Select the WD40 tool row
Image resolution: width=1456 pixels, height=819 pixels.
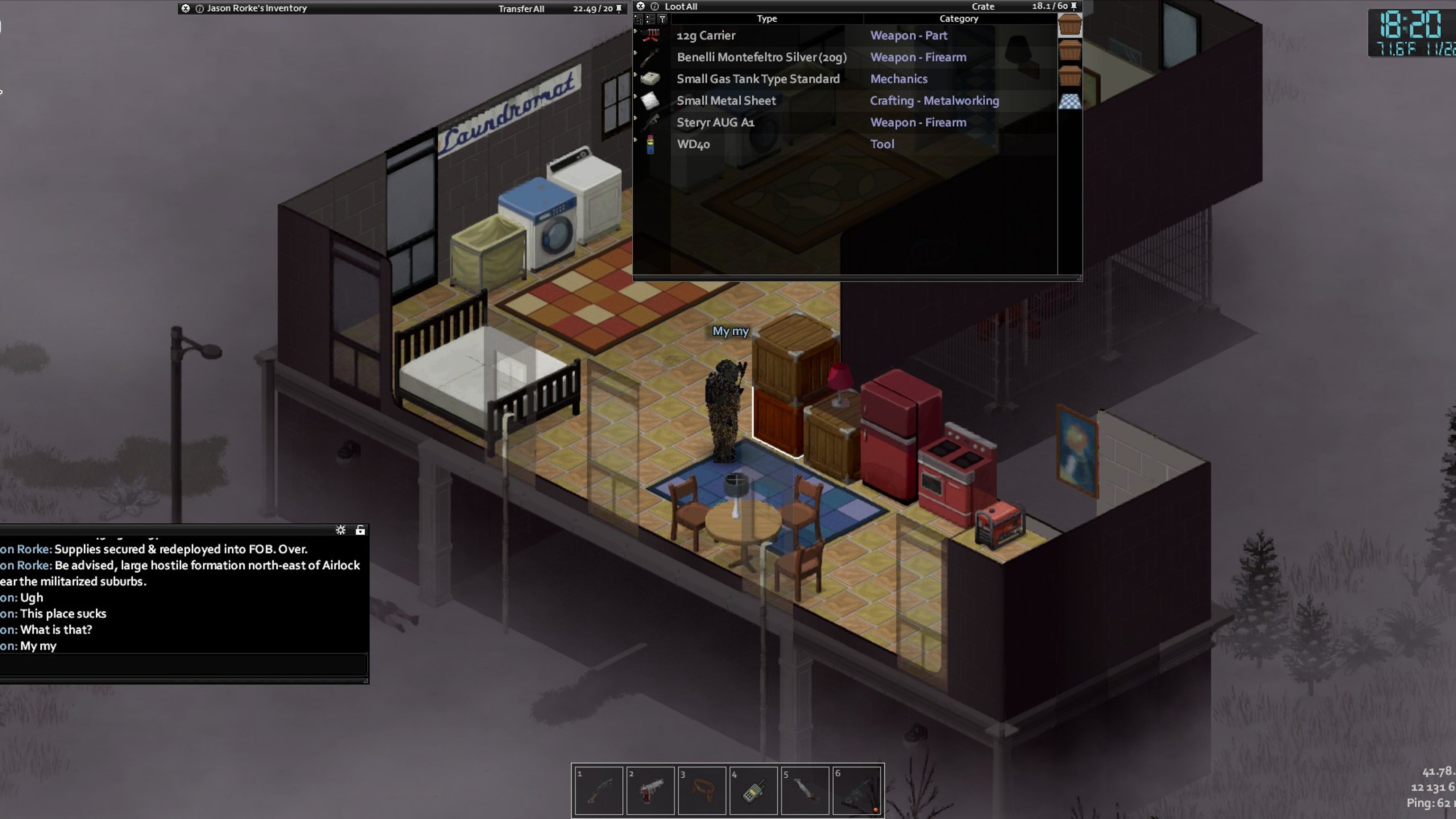pyautogui.click(x=693, y=144)
